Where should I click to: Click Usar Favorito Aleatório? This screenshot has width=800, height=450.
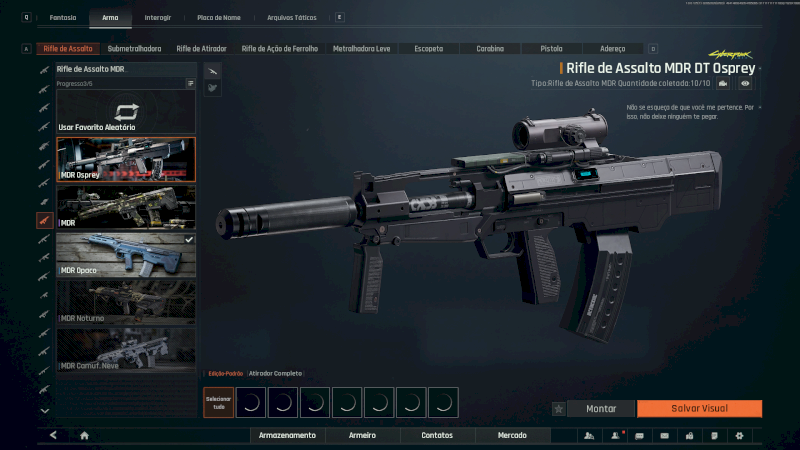(x=126, y=115)
